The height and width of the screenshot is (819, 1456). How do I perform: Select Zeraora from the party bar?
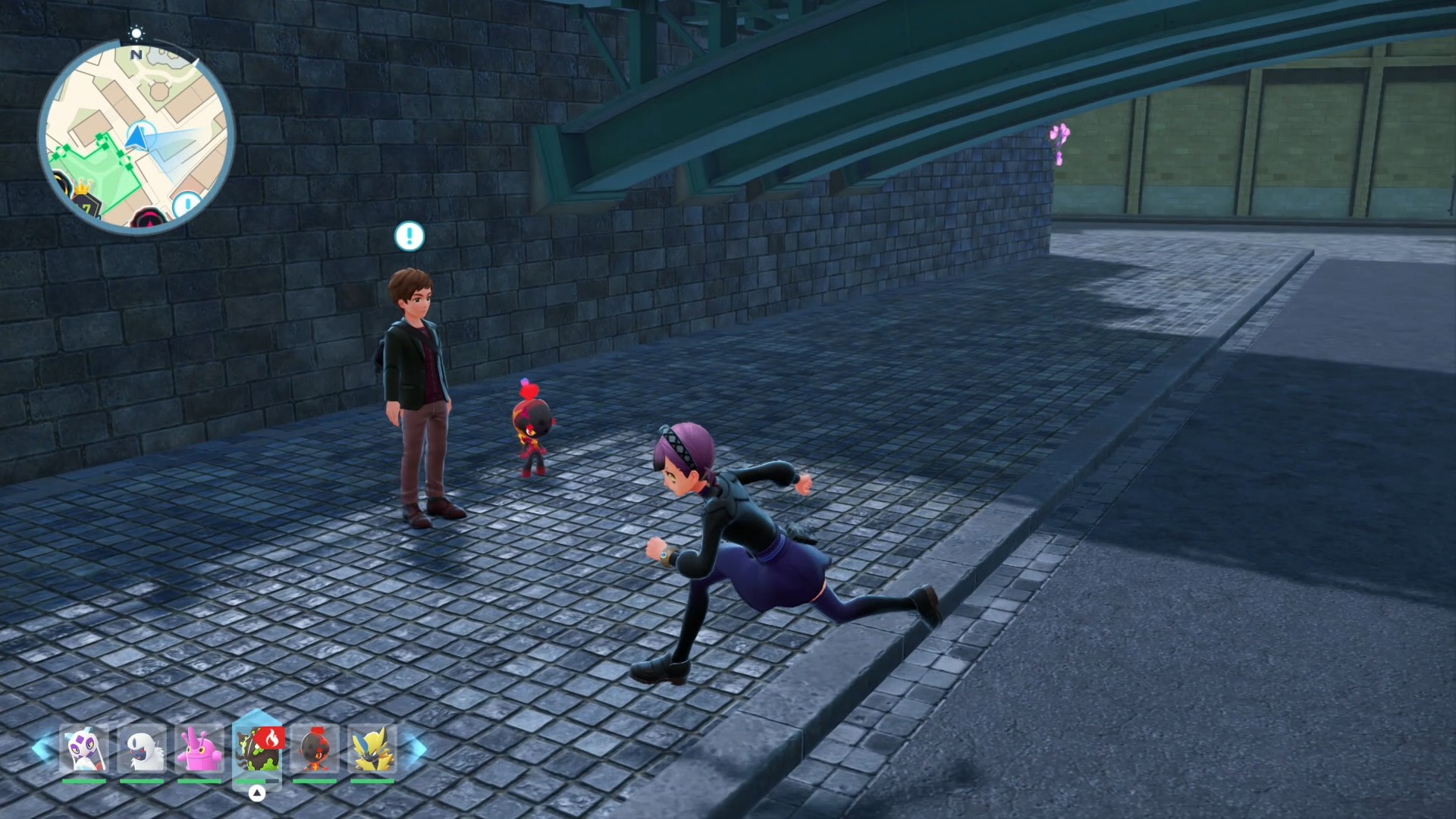372,749
